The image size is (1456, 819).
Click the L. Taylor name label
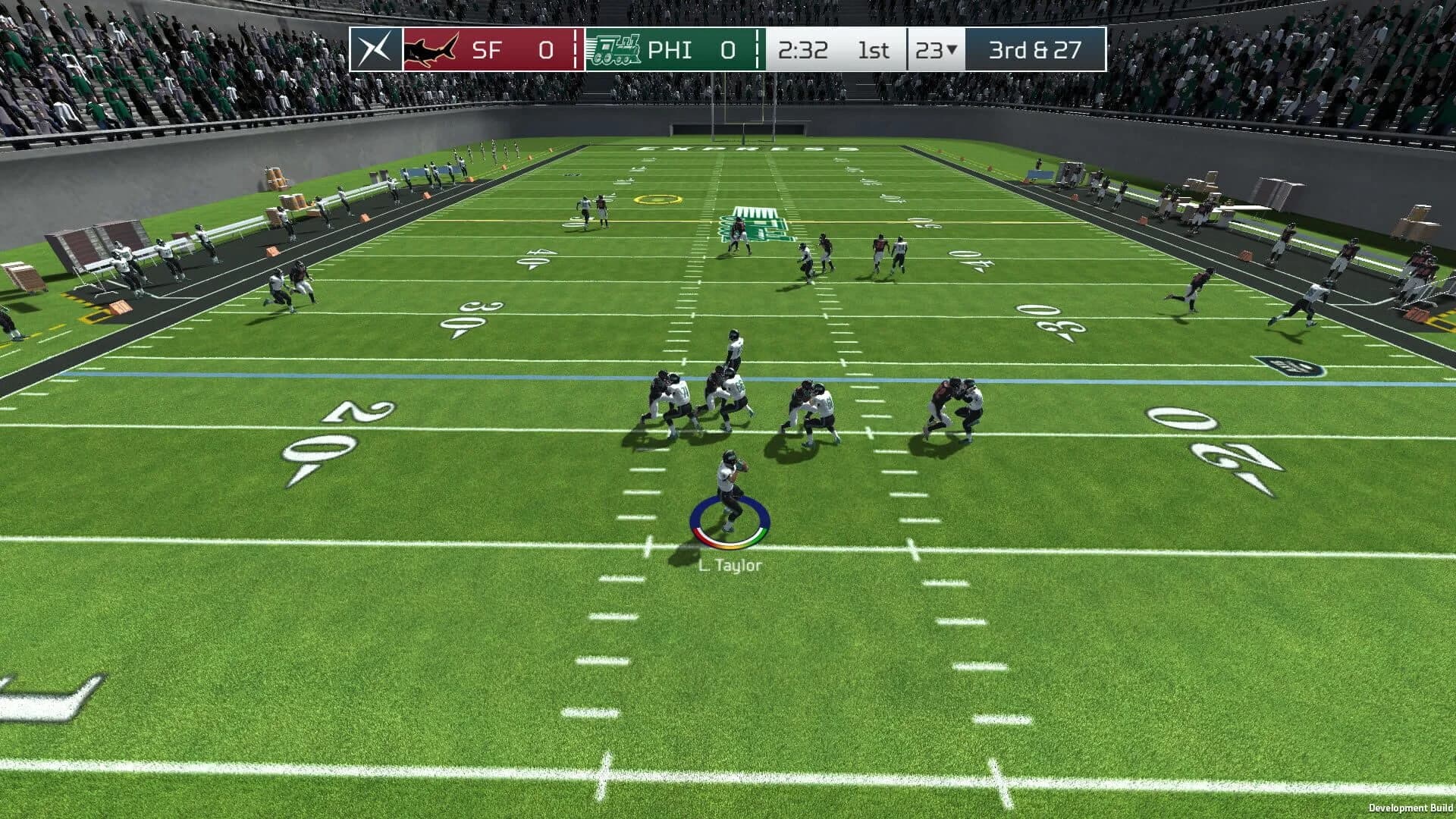(x=730, y=564)
